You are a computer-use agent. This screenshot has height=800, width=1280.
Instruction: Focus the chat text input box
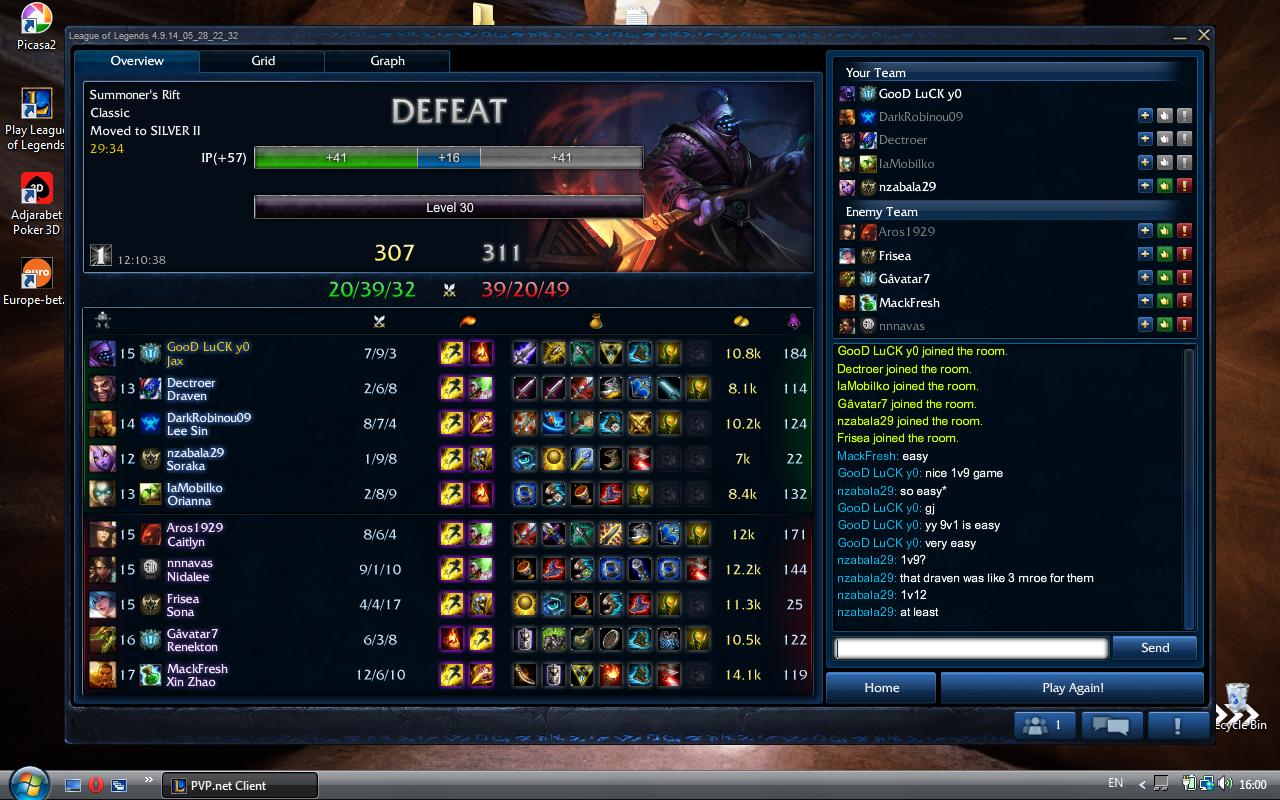coord(971,648)
